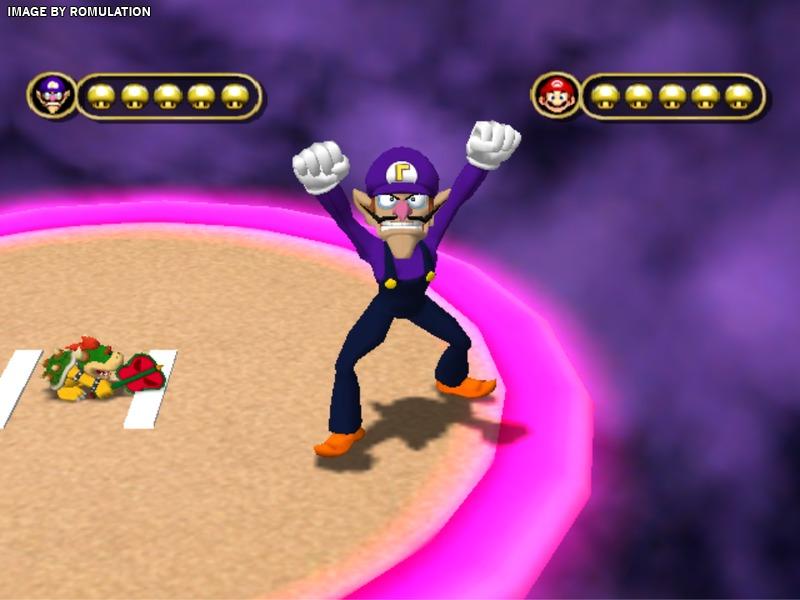The width and height of the screenshot is (800, 600).
Task: Click Waluigi's player portrait icon
Action: (x=52, y=96)
